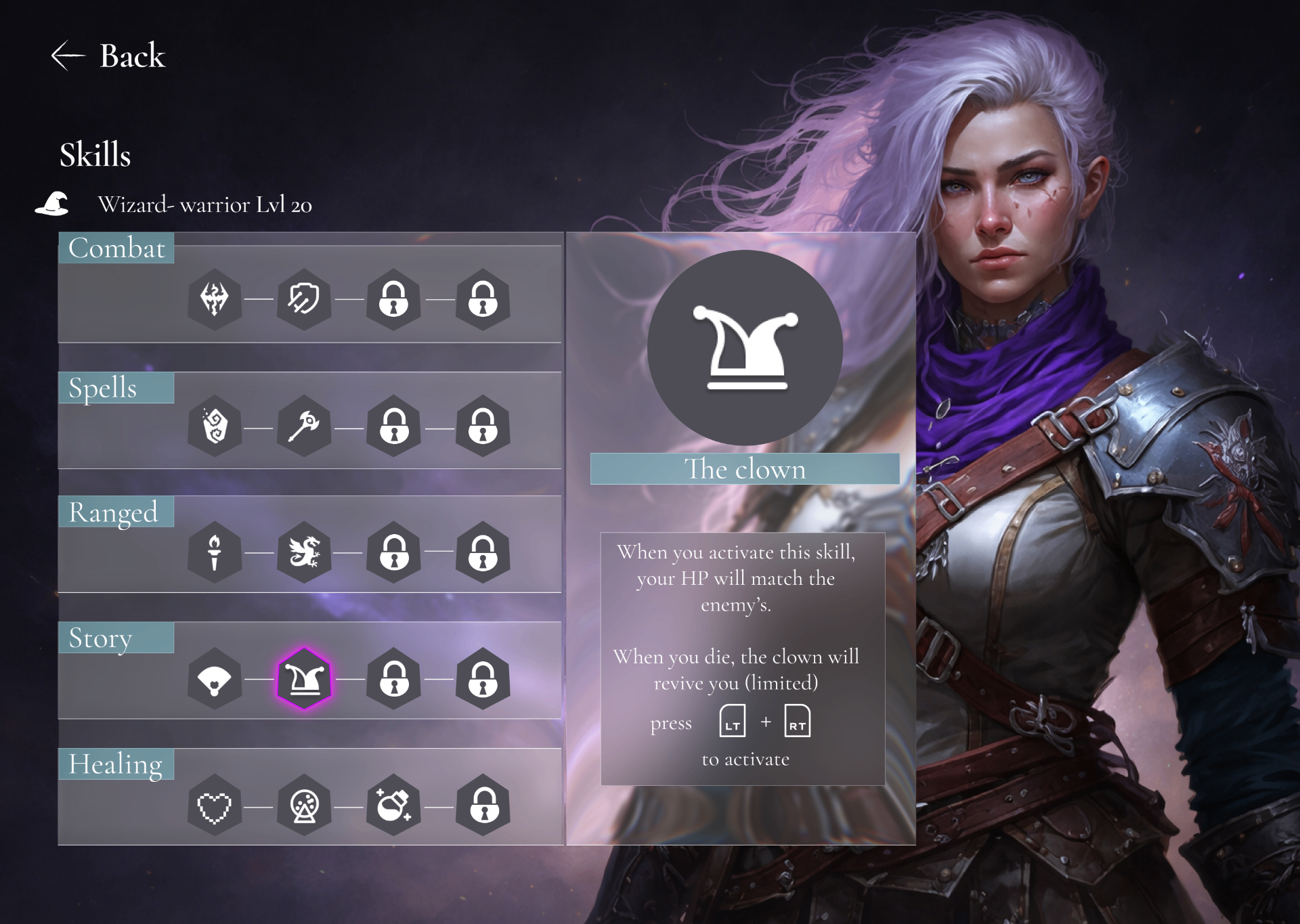Unlock the fourth Story skill padlock
Viewport: 1300px width, 924px height.
point(483,680)
